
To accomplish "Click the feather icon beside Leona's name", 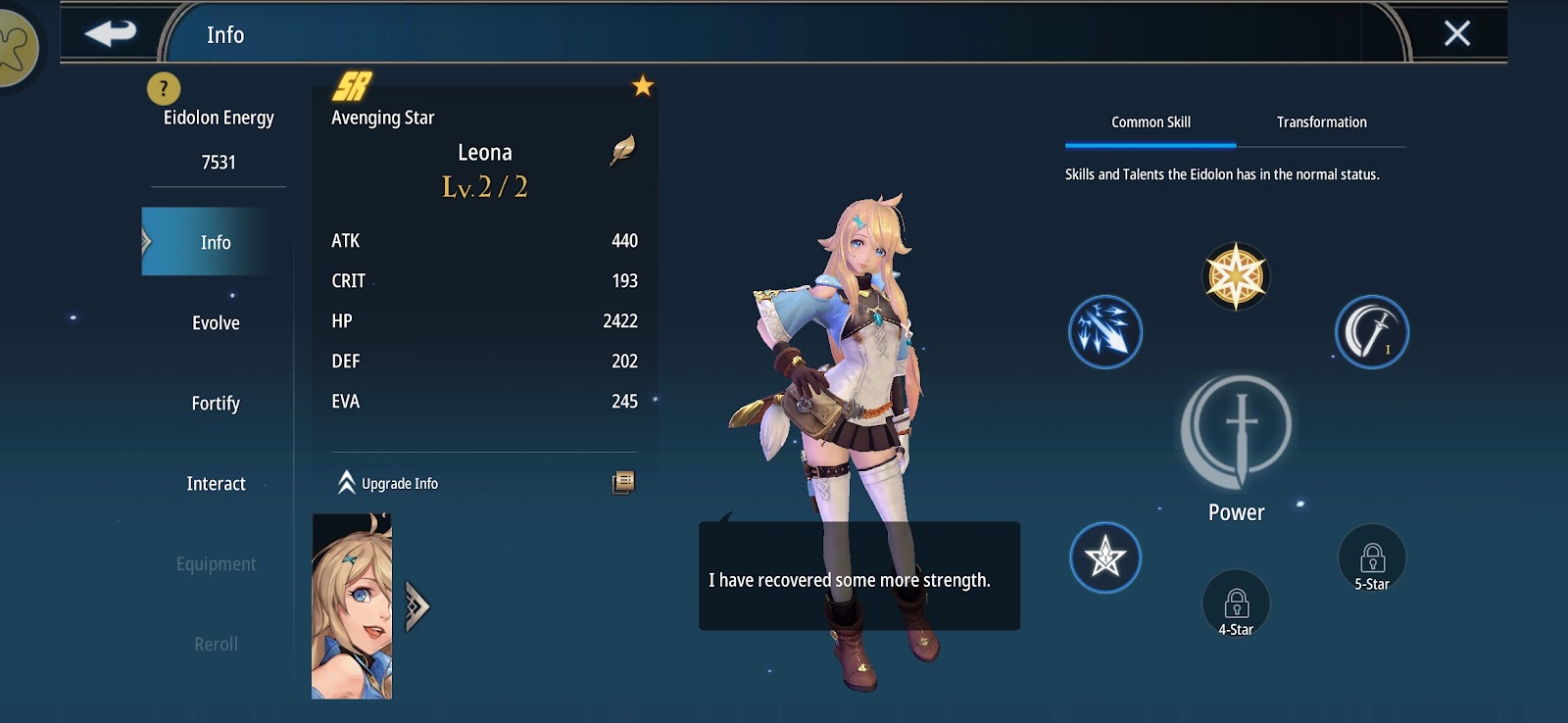I will point(622,150).
